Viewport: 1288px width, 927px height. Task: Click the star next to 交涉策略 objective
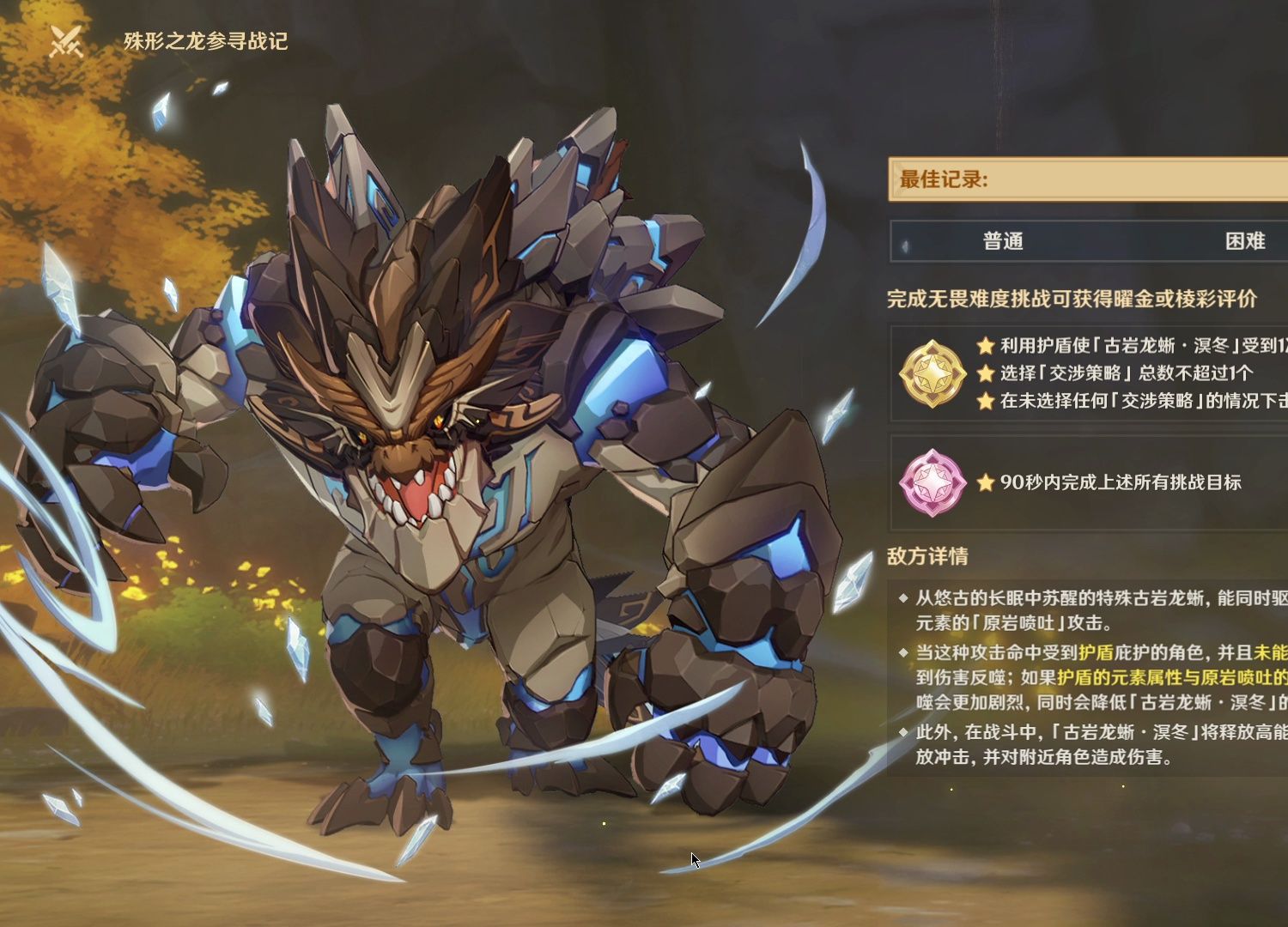[985, 373]
